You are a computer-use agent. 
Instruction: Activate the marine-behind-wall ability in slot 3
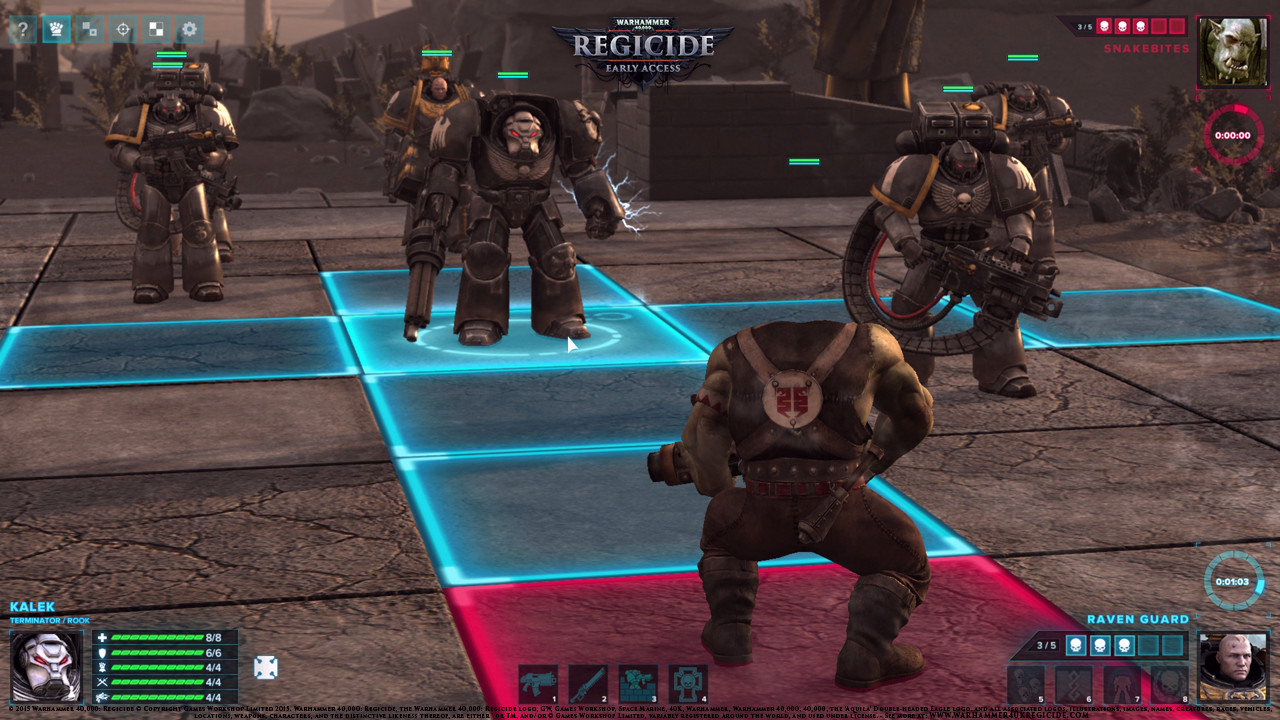coord(638,684)
